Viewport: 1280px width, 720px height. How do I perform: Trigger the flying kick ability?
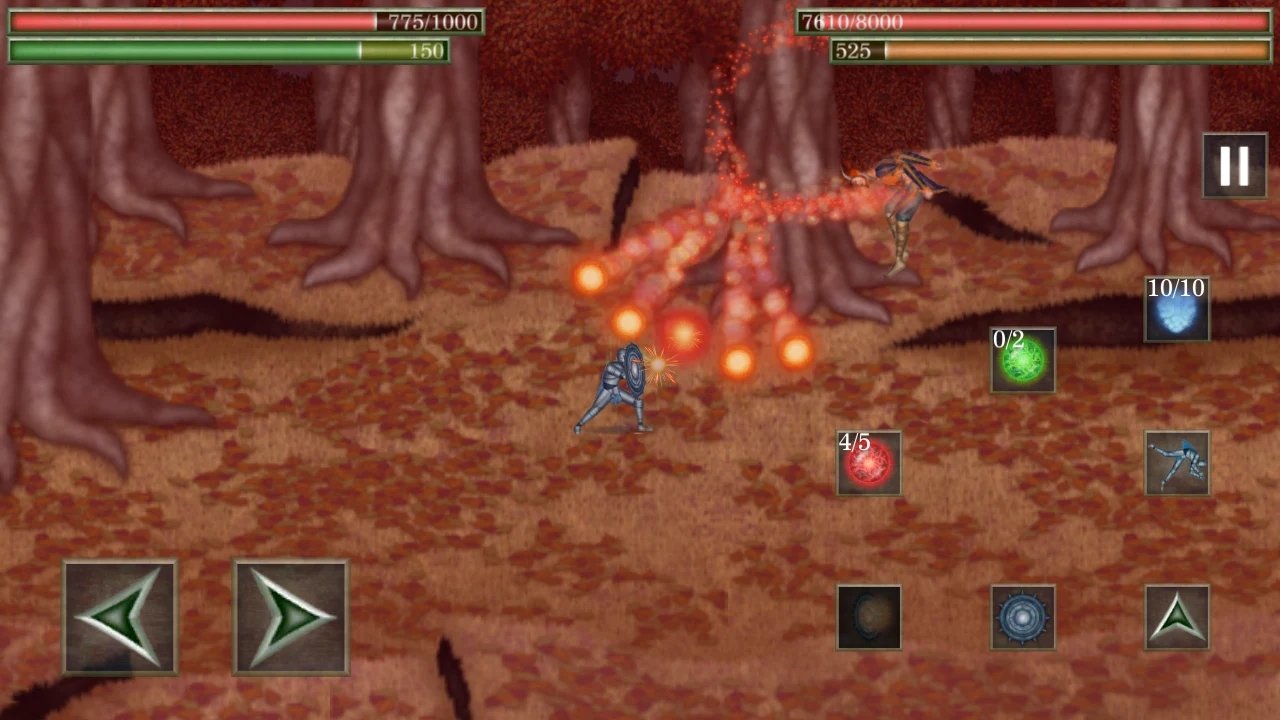(x=1178, y=465)
